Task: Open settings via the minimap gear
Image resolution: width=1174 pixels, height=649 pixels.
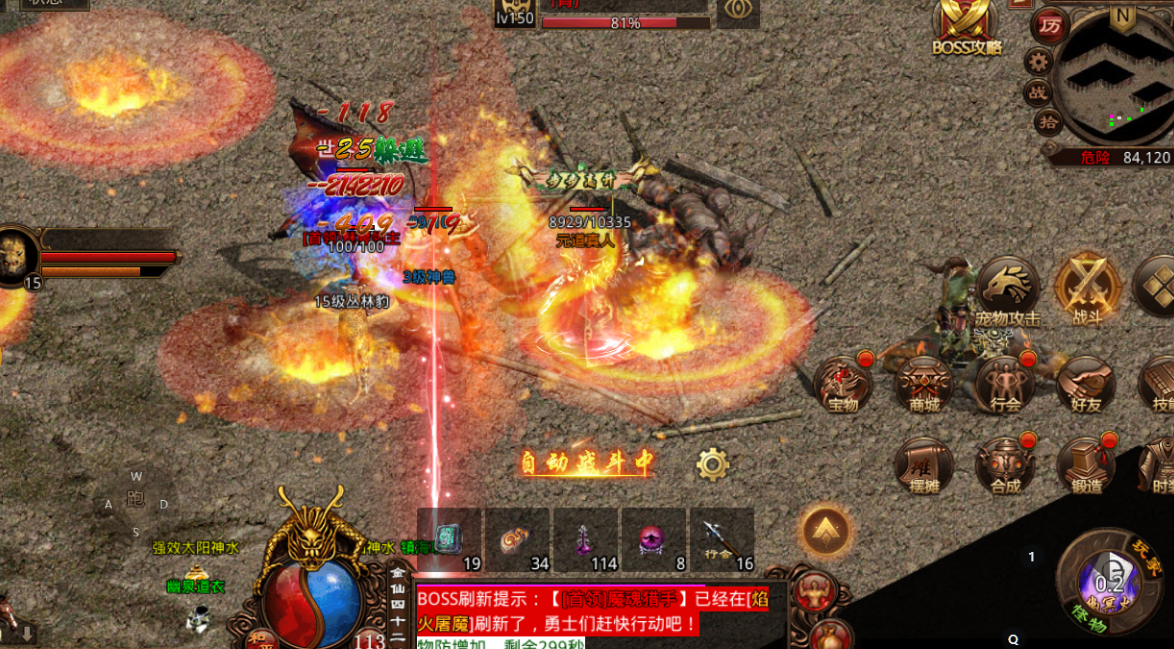Action: [x=1040, y=60]
